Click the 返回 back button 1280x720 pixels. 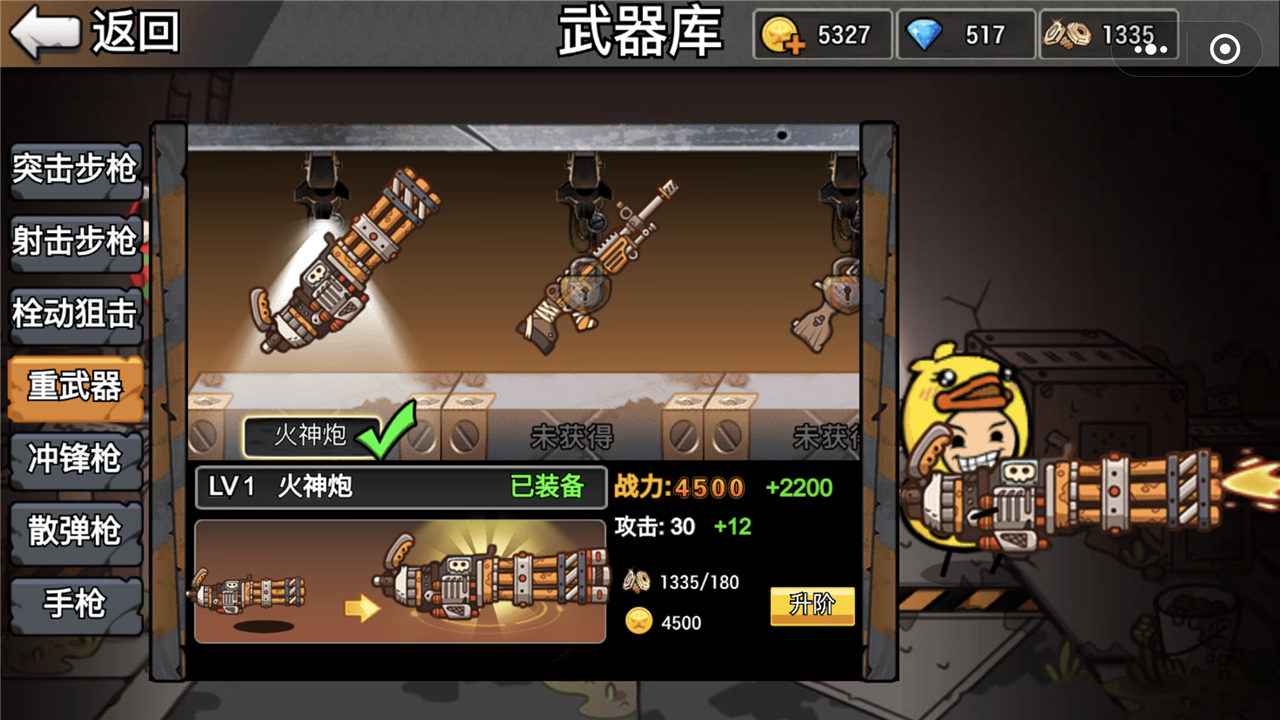[x=90, y=33]
